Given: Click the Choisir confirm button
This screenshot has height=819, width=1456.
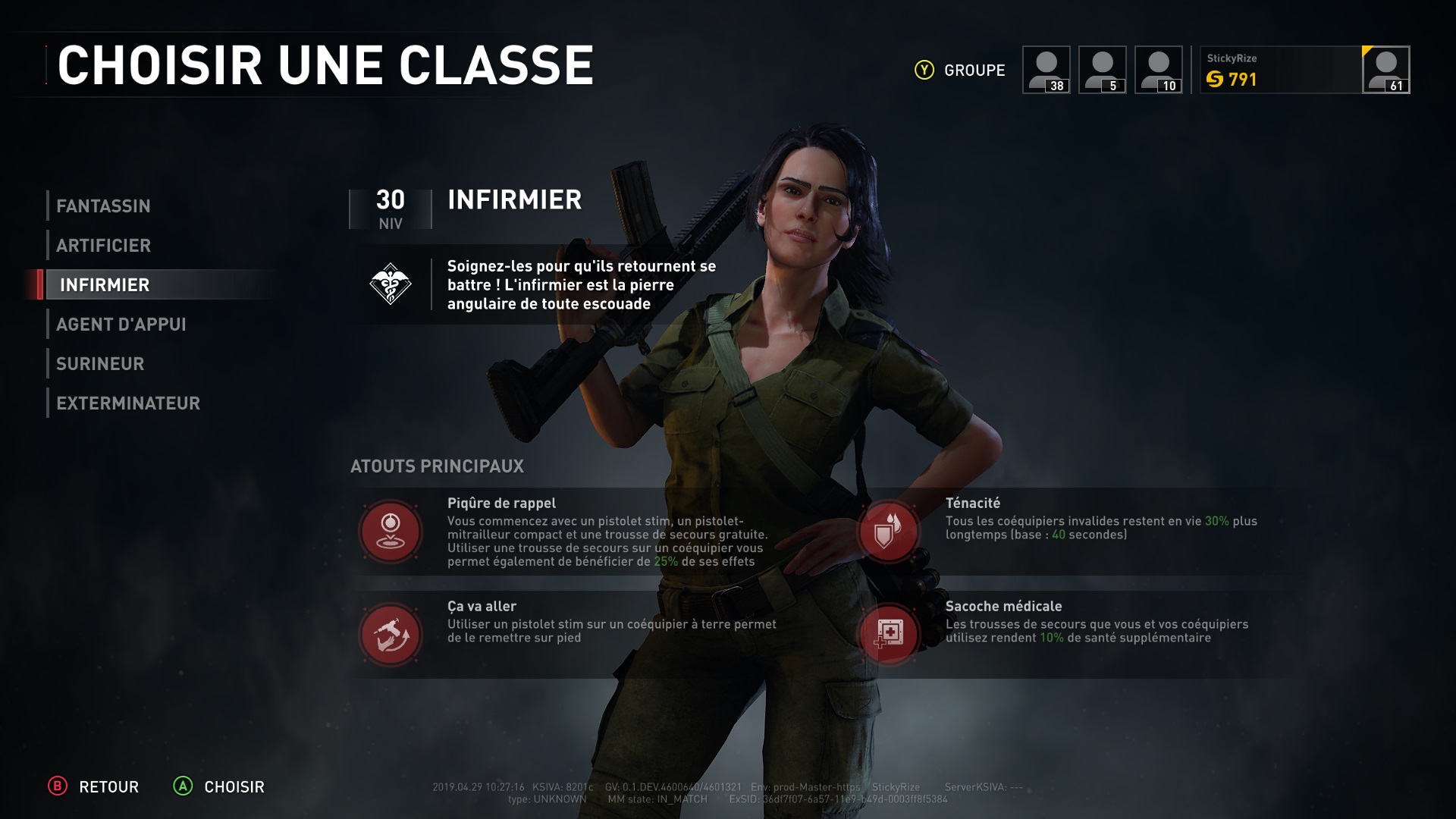Looking at the screenshot, I should click(x=219, y=786).
